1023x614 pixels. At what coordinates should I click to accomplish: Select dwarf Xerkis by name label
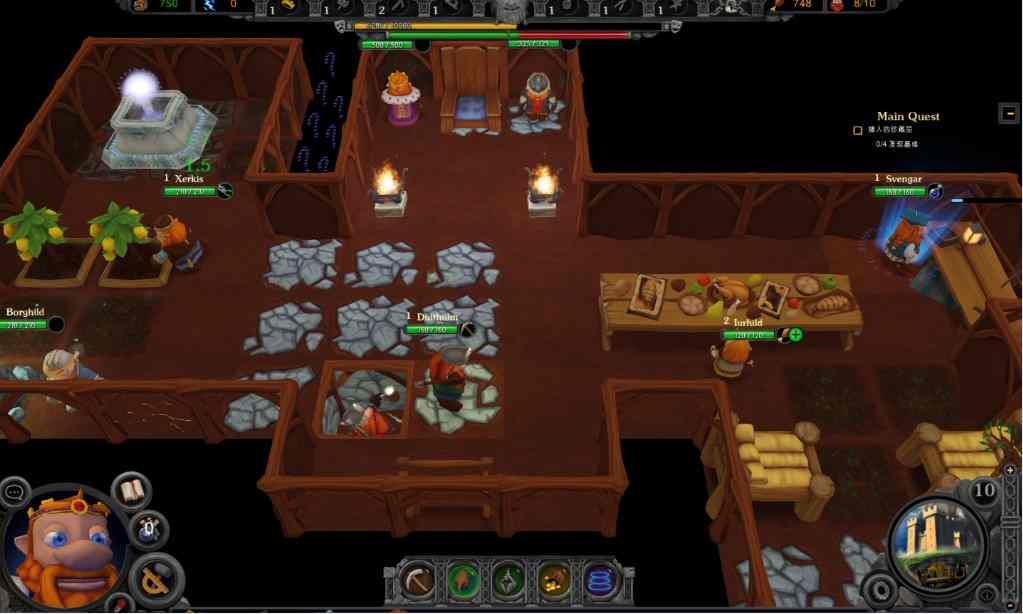pos(189,178)
